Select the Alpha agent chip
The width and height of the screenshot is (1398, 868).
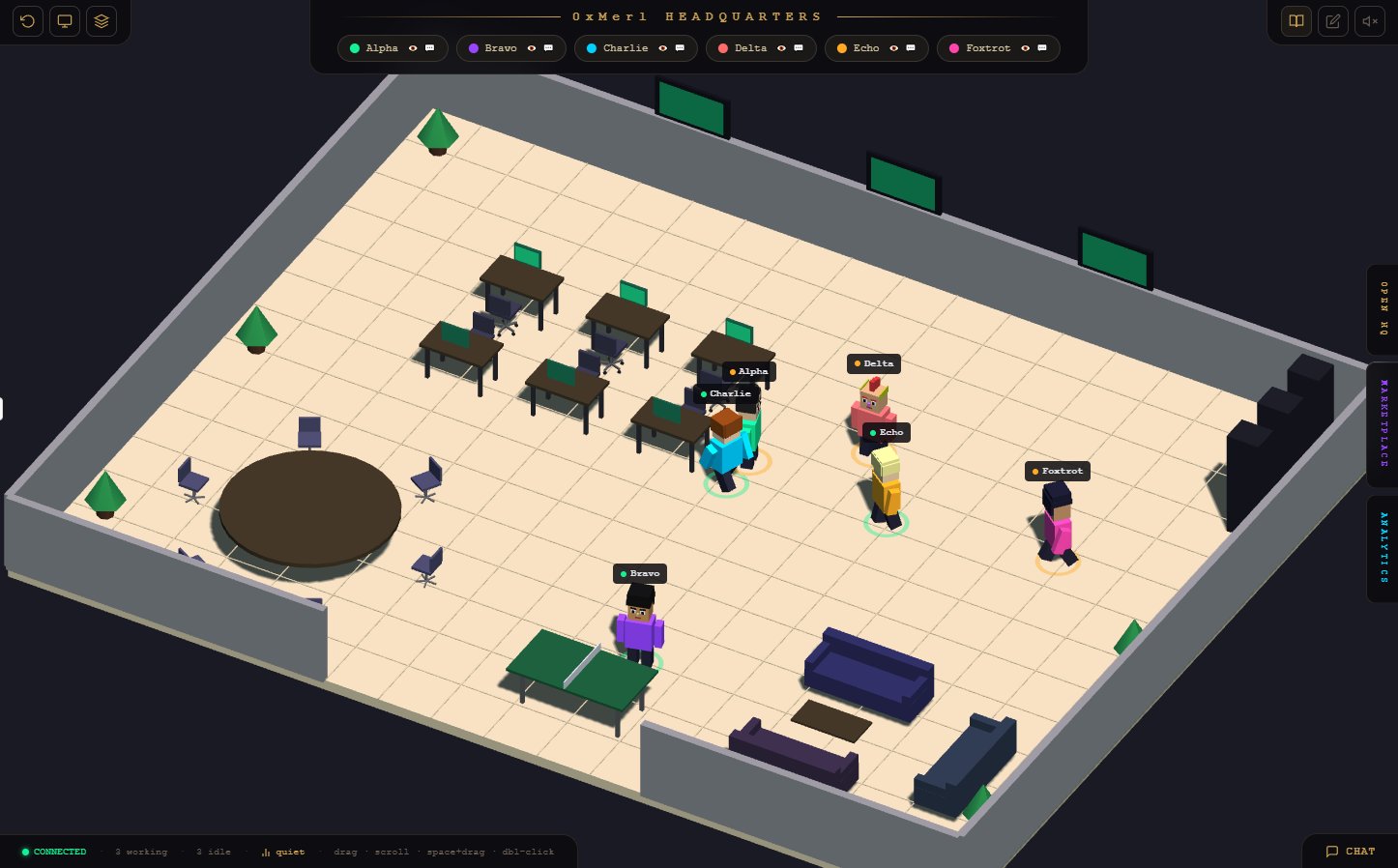pyautogui.click(x=375, y=48)
